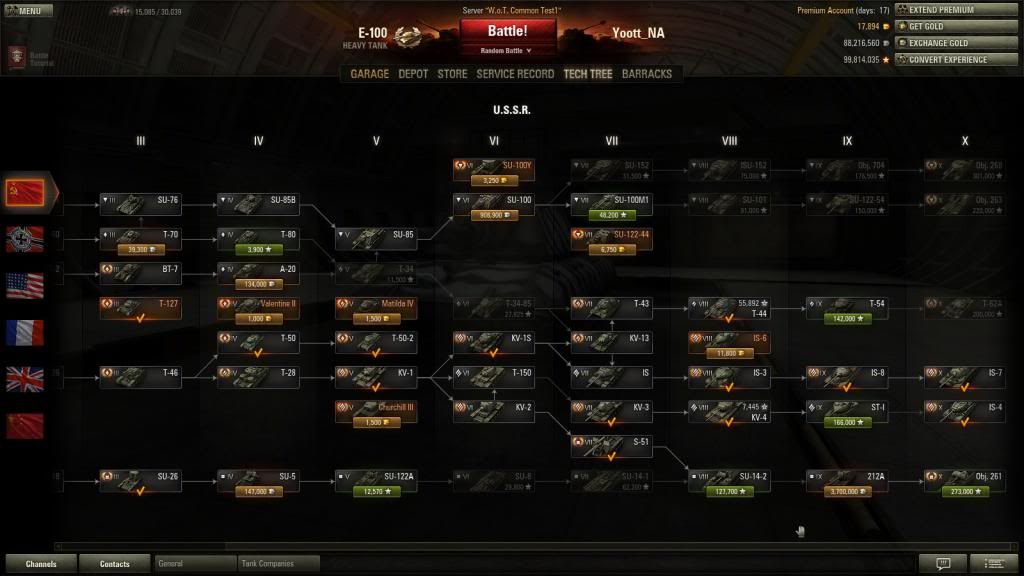The image size is (1024, 576).
Task: Switch to the Garage tab
Action: [370, 74]
